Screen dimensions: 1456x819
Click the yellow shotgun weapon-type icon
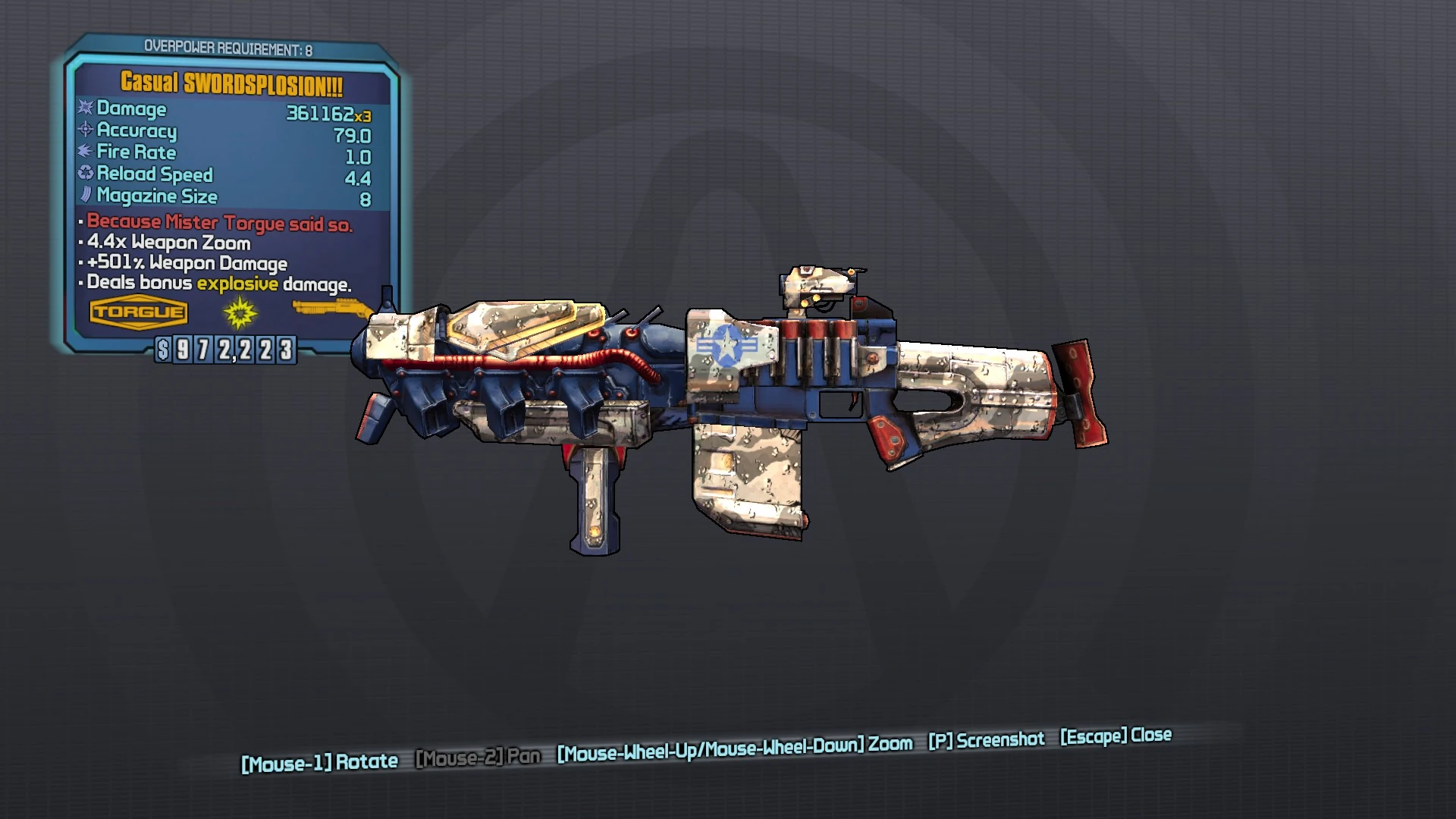click(332, 306)
